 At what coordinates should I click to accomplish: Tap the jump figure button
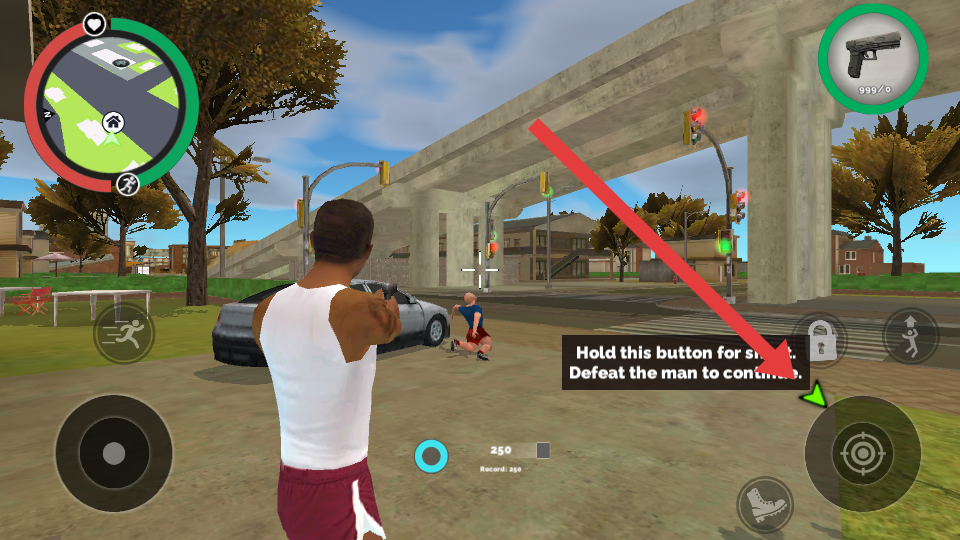[x=911, y=335]
